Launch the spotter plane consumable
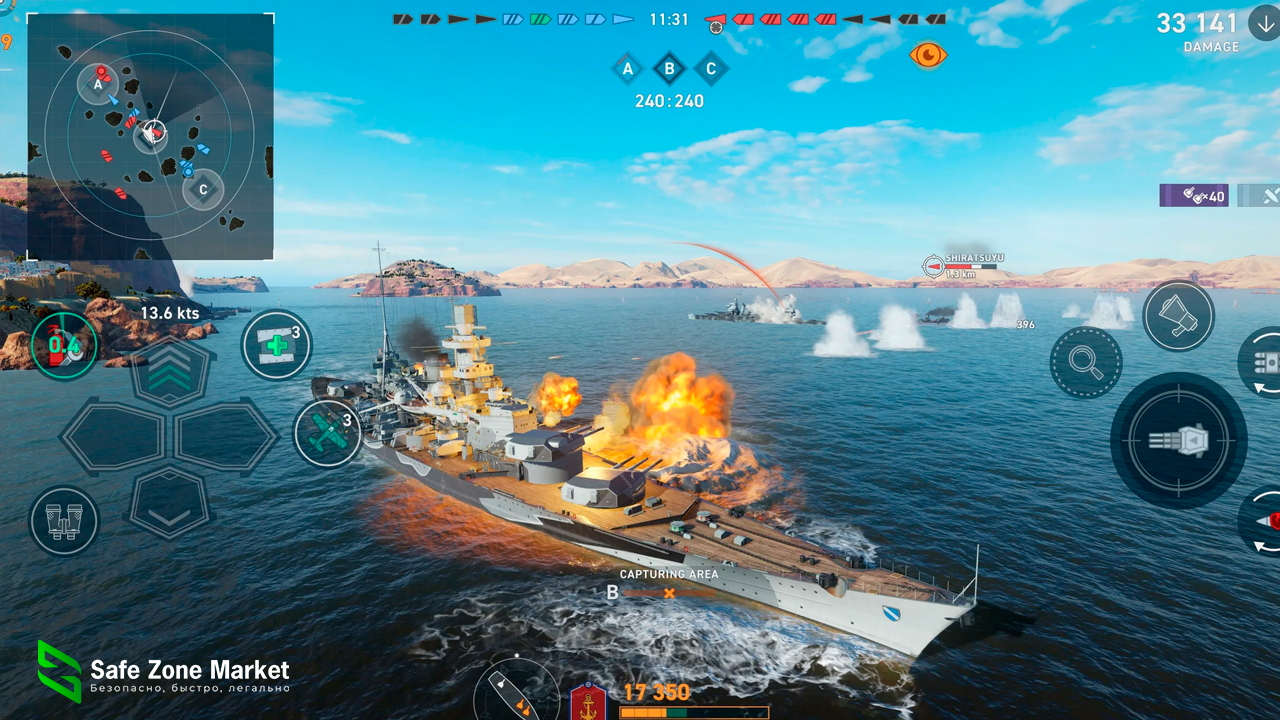The image size is (1280, 720). [x=330, y=432]
